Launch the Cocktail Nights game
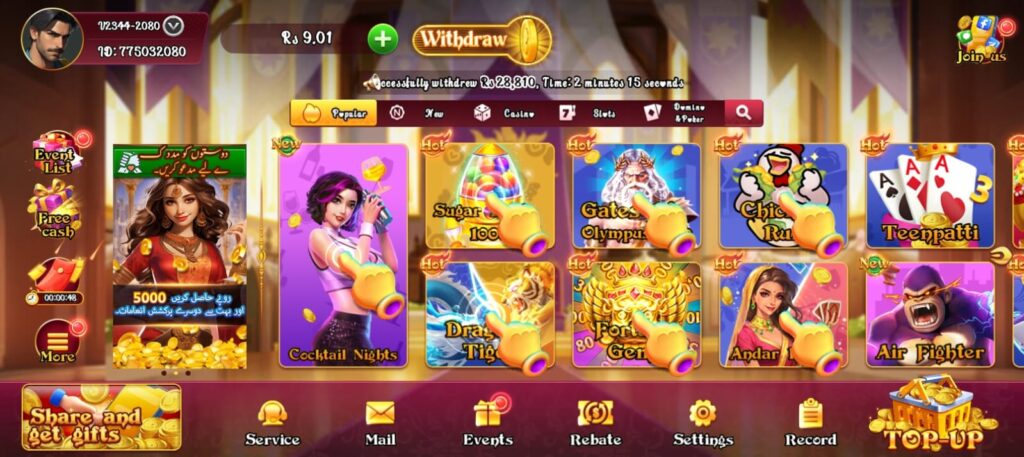This screenshot has height=457, width=1024. (343, 255)
